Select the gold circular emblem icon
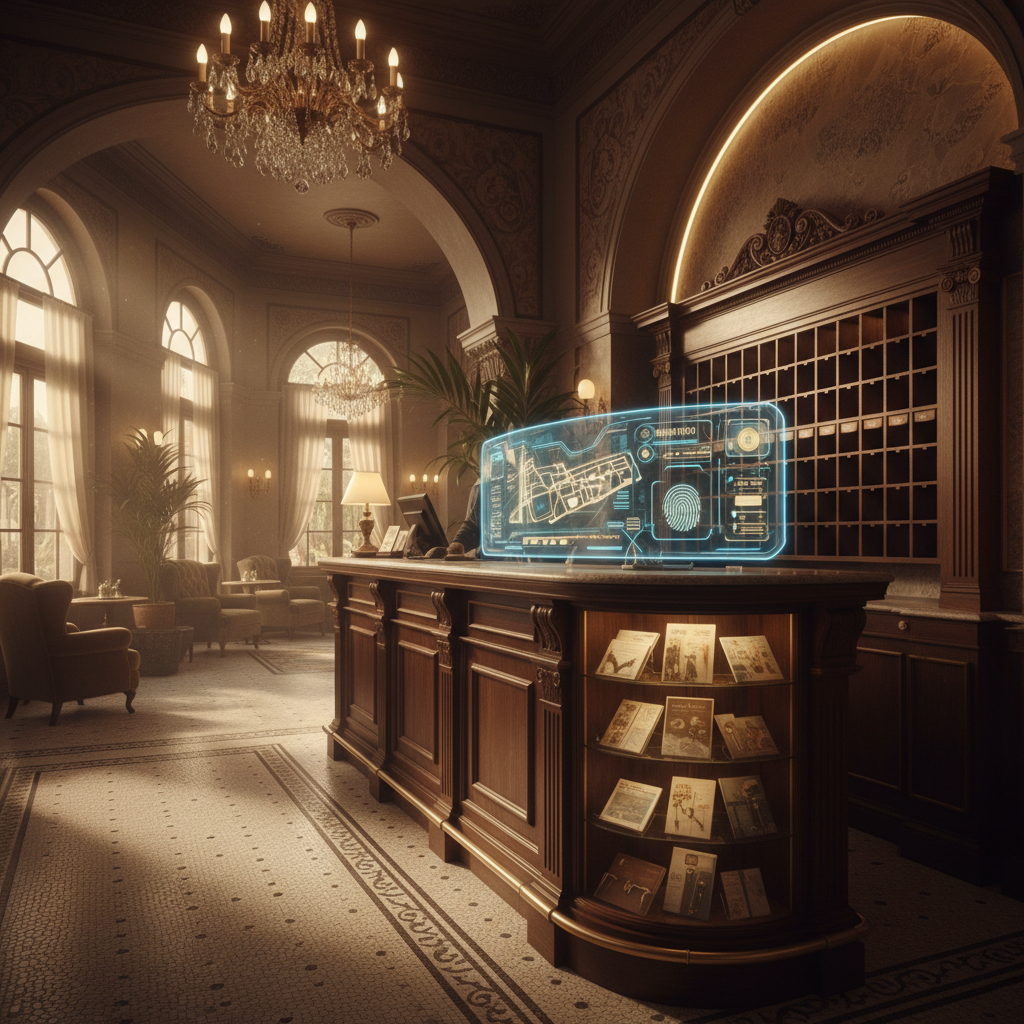This screenshot has height=1024, width=1024. 747,438
